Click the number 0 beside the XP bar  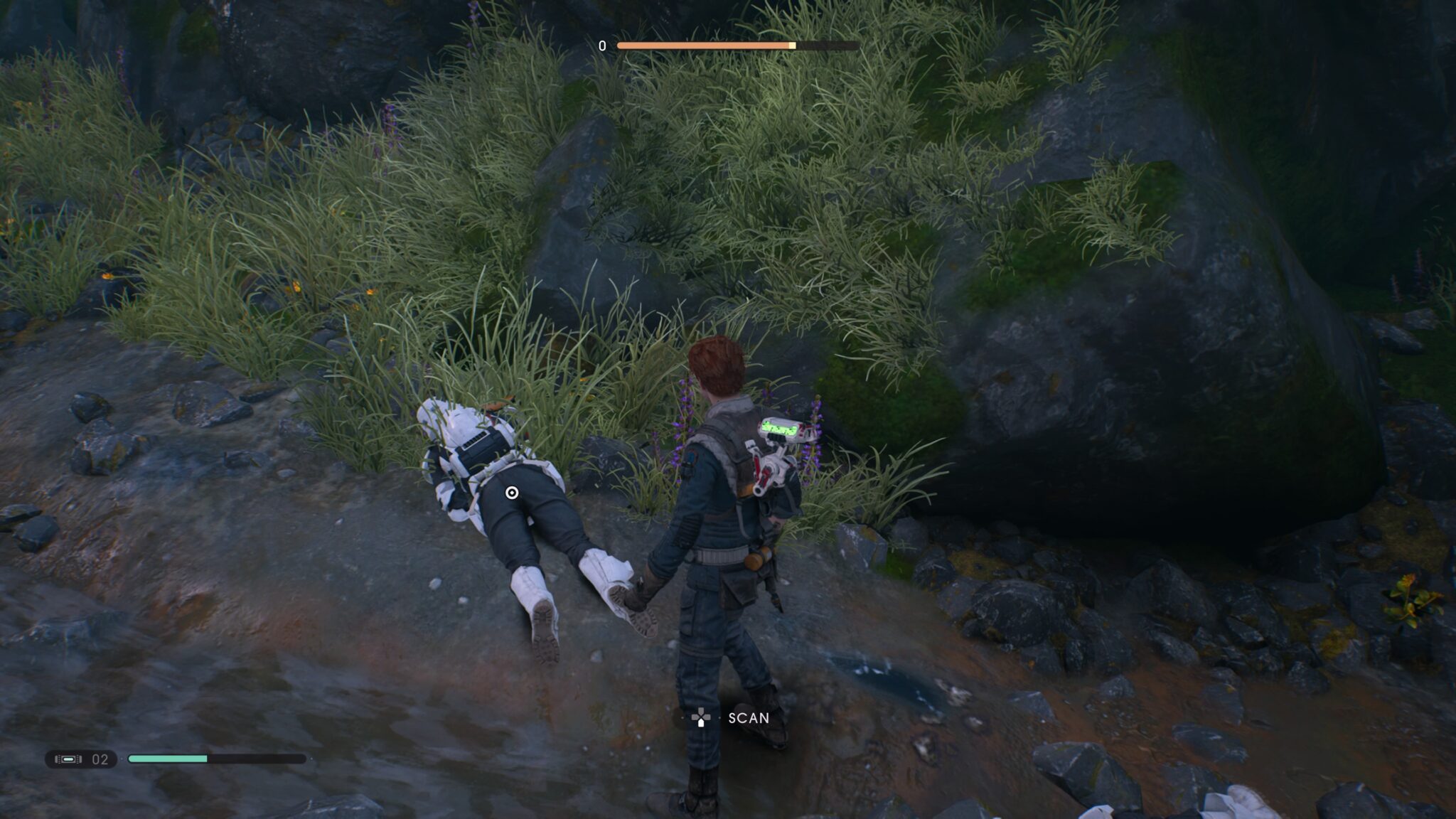(601, 45)
